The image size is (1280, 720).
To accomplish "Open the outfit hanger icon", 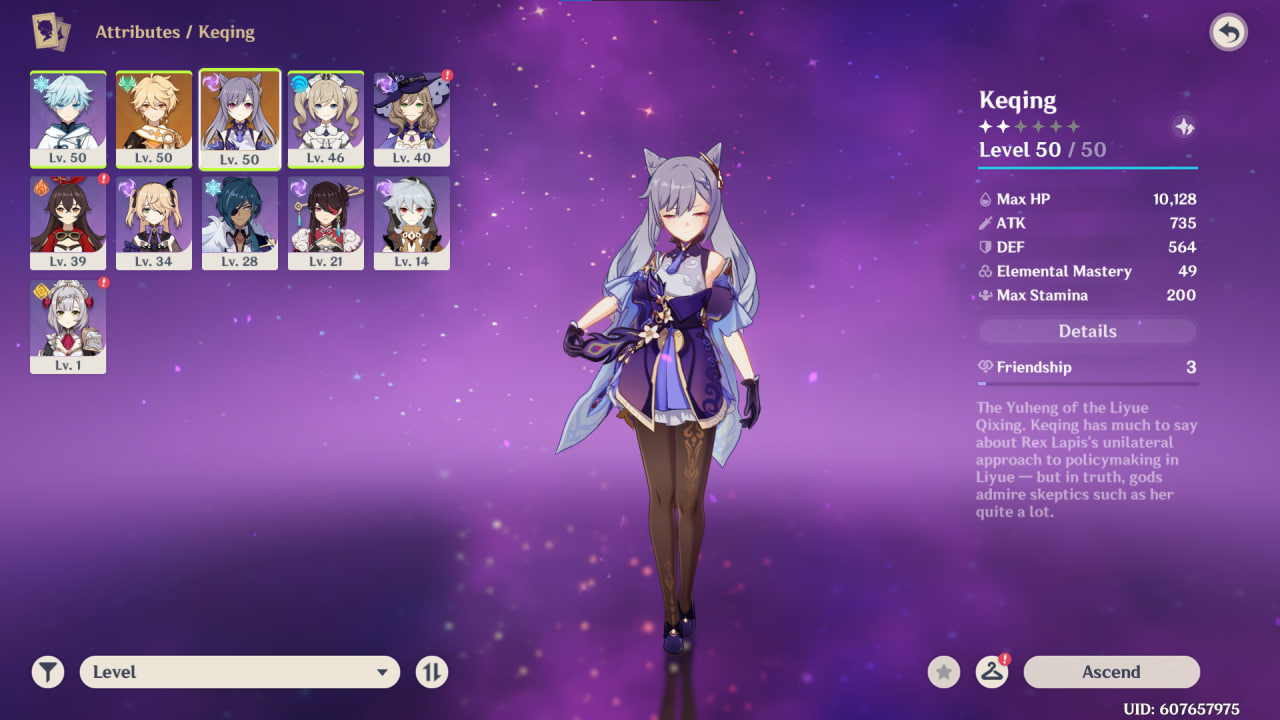I will [991, 672].
